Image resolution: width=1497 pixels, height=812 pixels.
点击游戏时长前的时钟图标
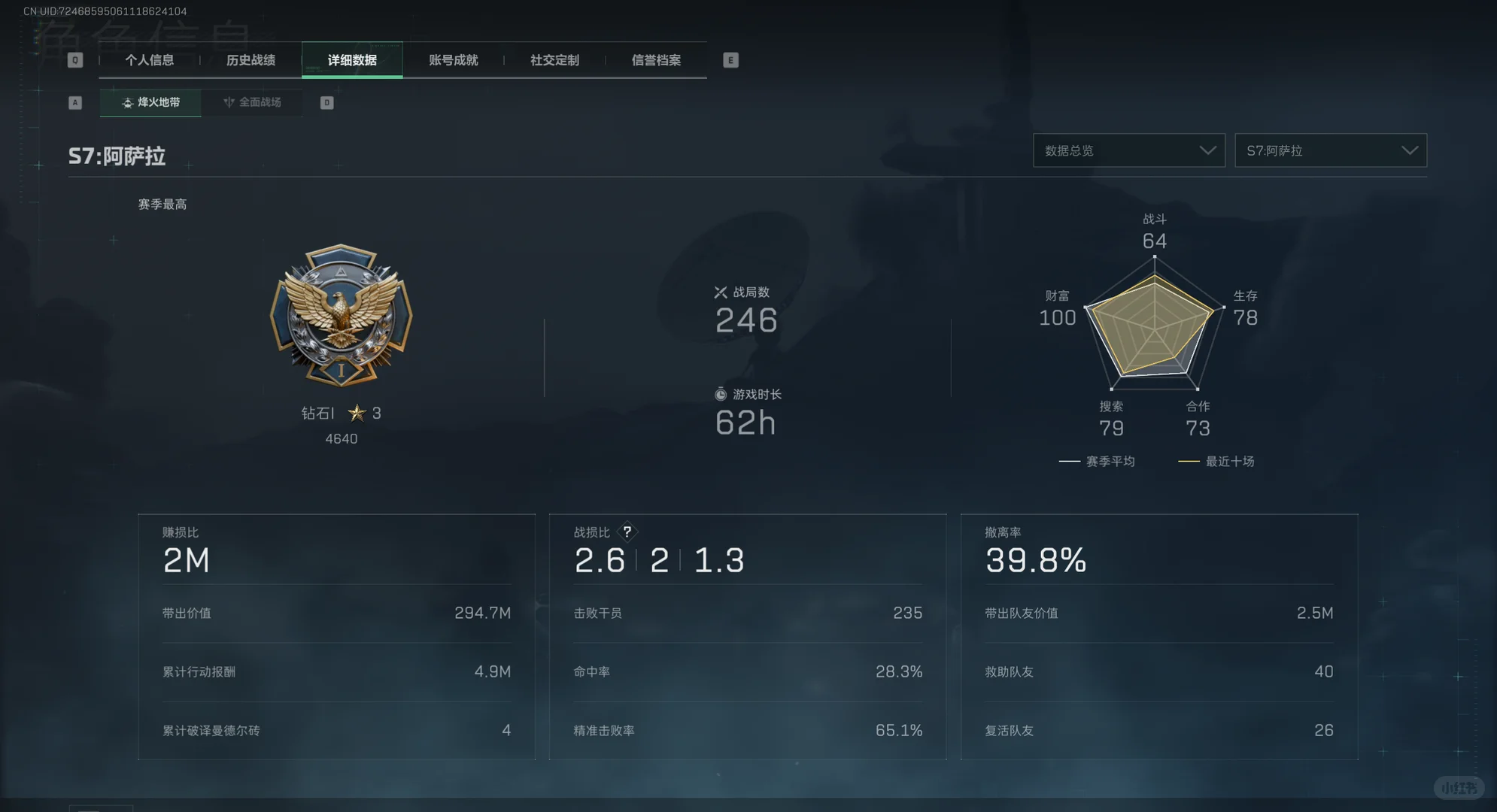720,393
